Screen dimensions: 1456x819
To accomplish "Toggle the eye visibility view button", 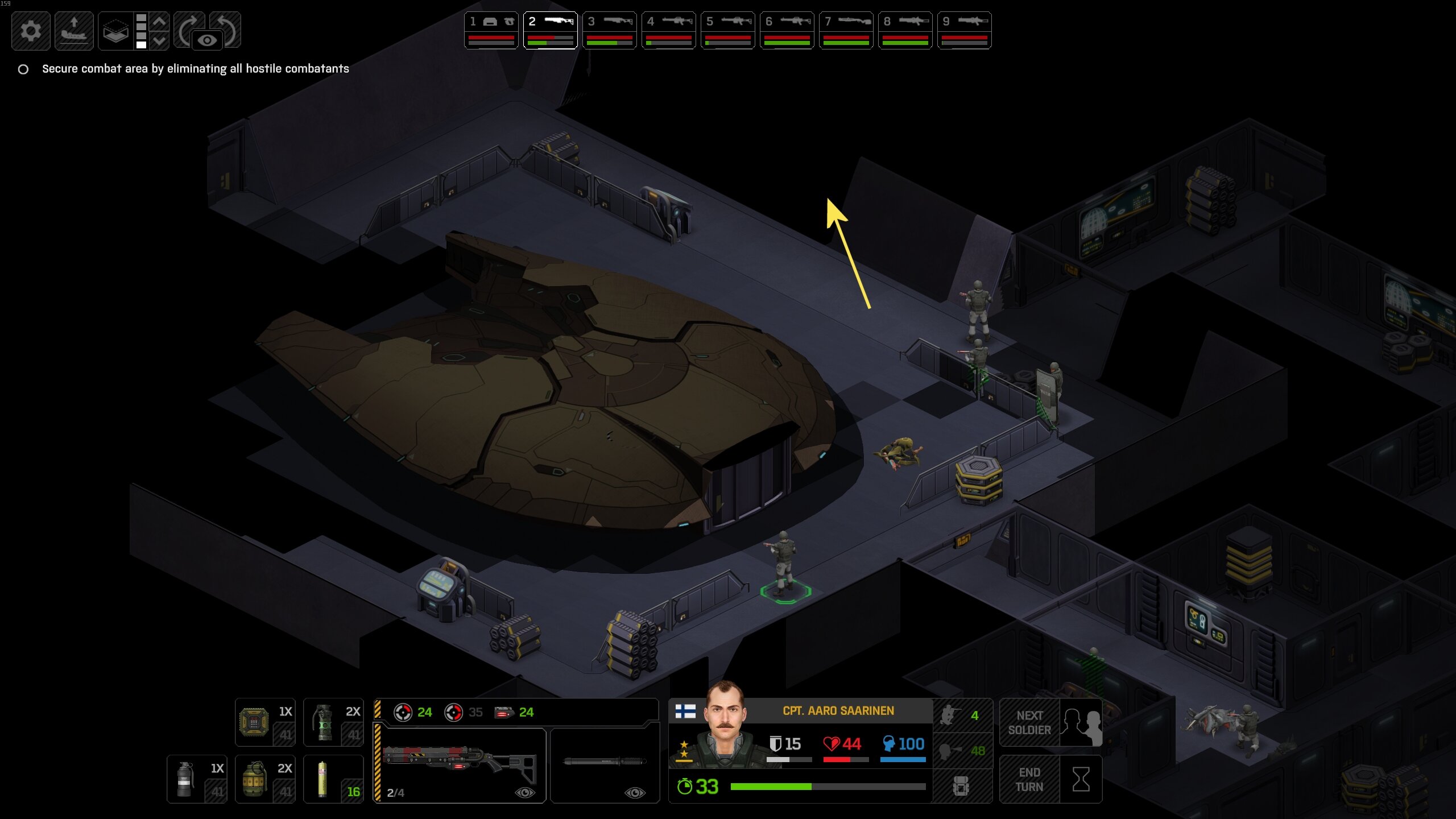I will click(x=207, y=40).
